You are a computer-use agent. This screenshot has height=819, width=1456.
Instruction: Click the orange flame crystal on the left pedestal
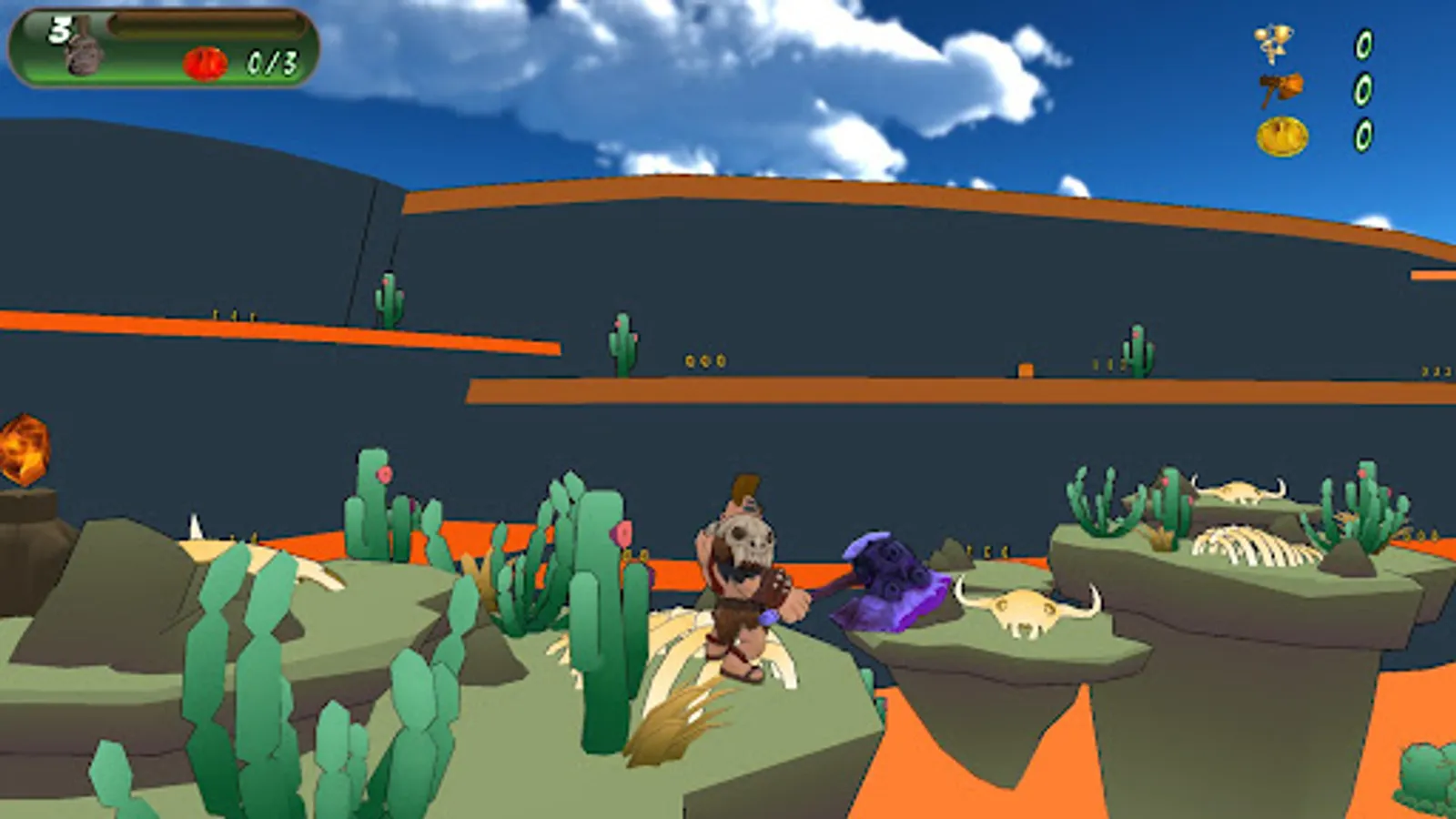pos(23,451)
